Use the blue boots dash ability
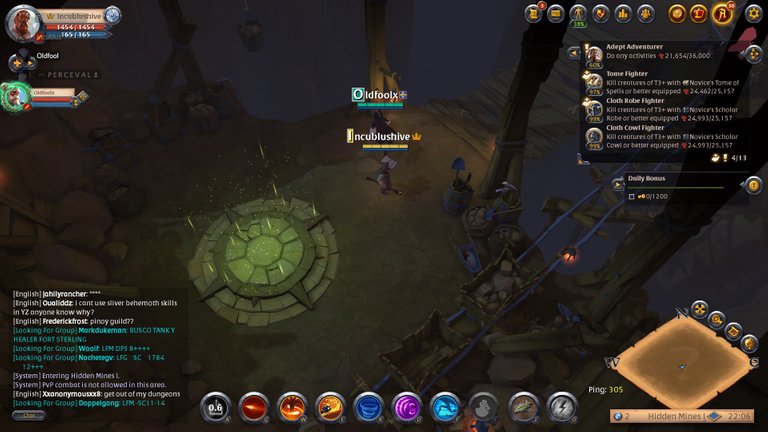Screen dimensions: 768x432 point(445,406)
